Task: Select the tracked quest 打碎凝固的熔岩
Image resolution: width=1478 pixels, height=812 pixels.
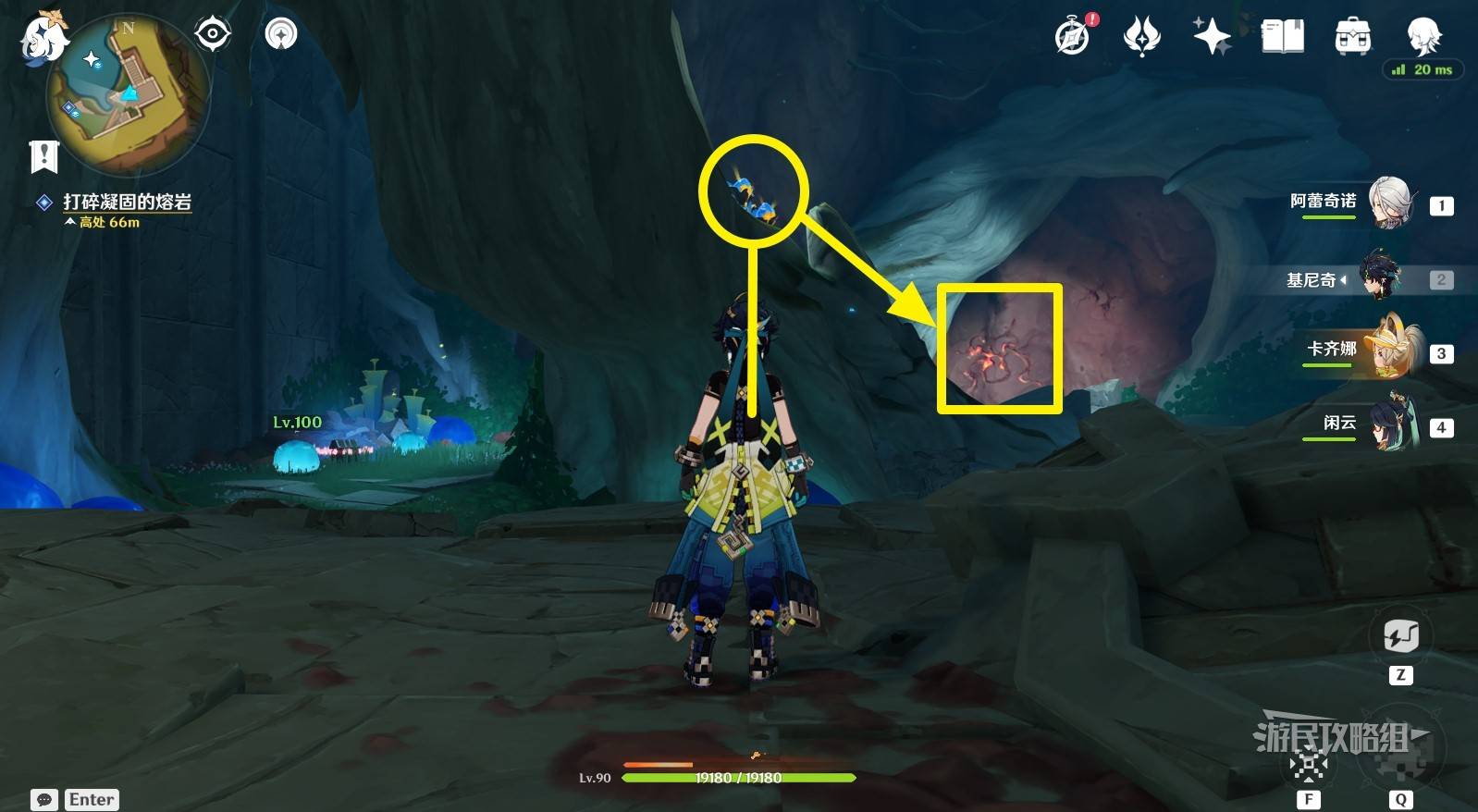Action: pos(127,202)
